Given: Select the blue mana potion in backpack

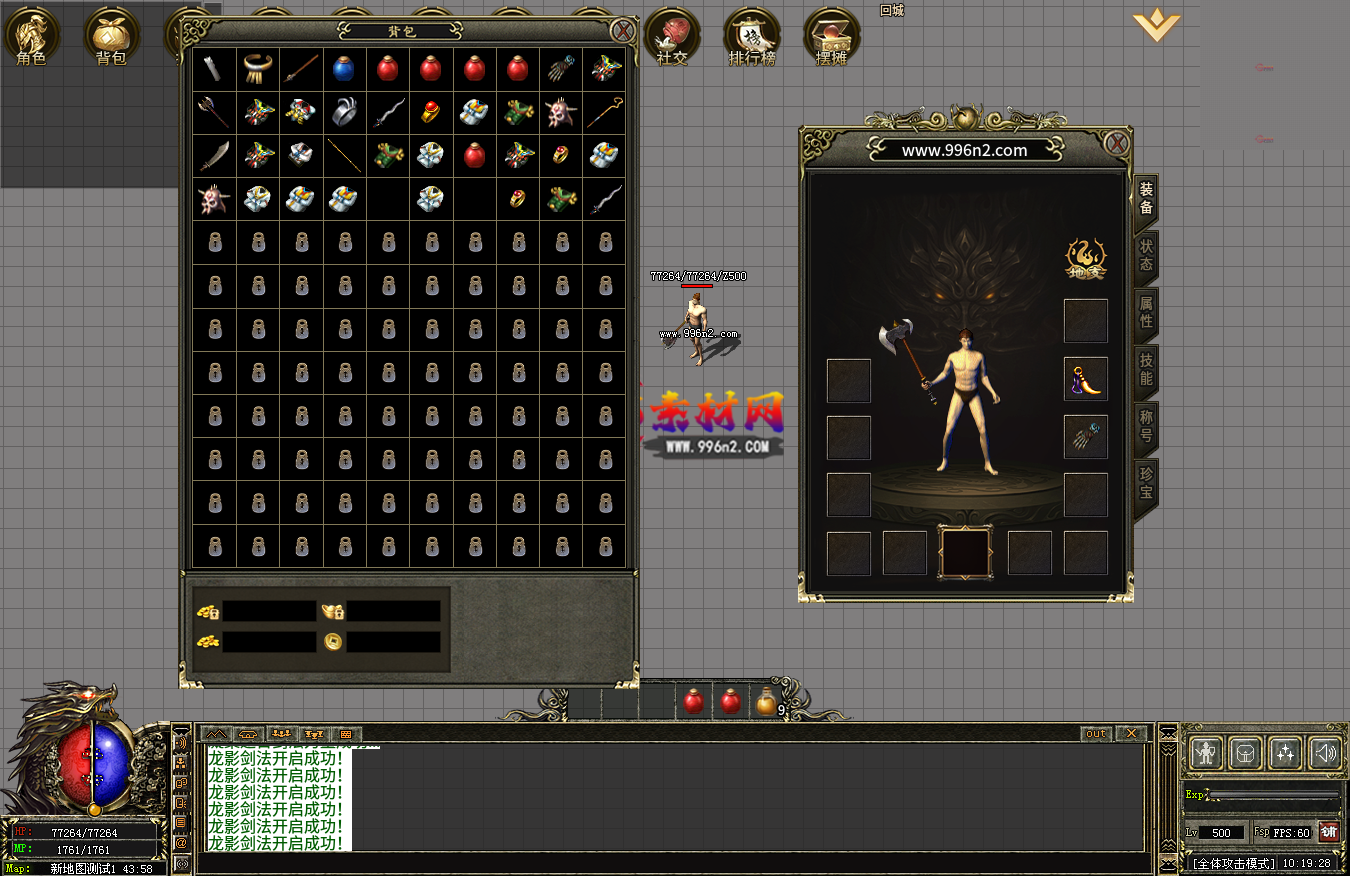Looking at the screenshot, I should (x=344, y=68).
